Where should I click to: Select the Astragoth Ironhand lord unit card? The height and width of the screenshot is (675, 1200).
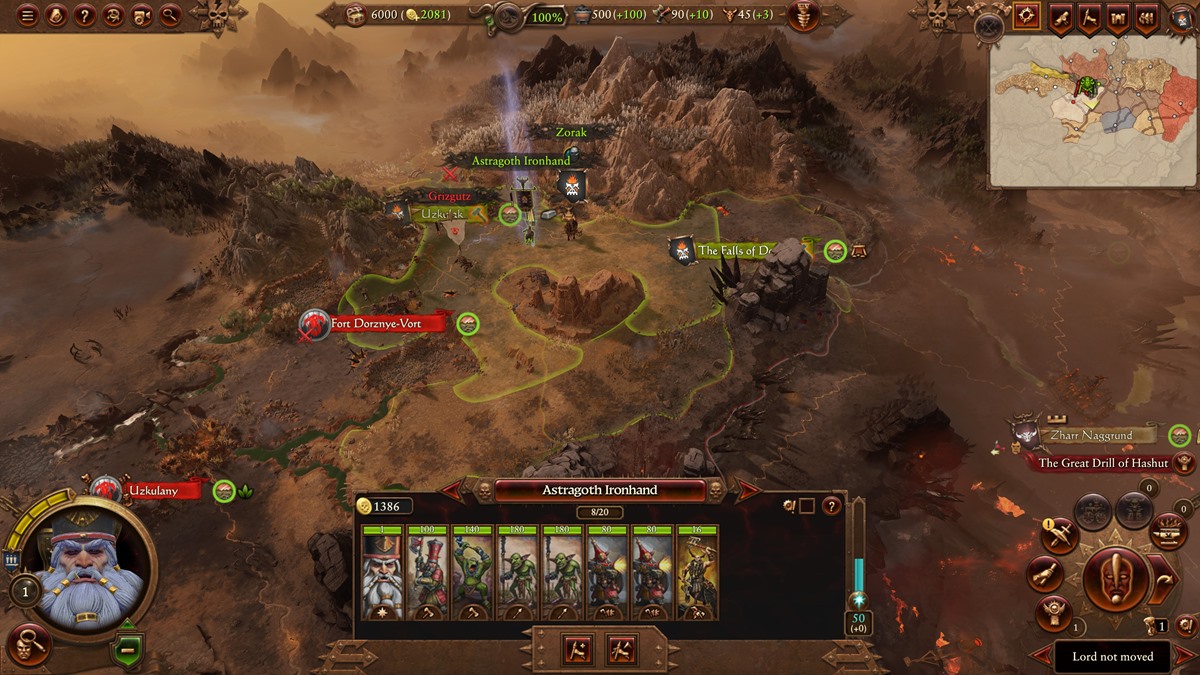coord(379,572)
